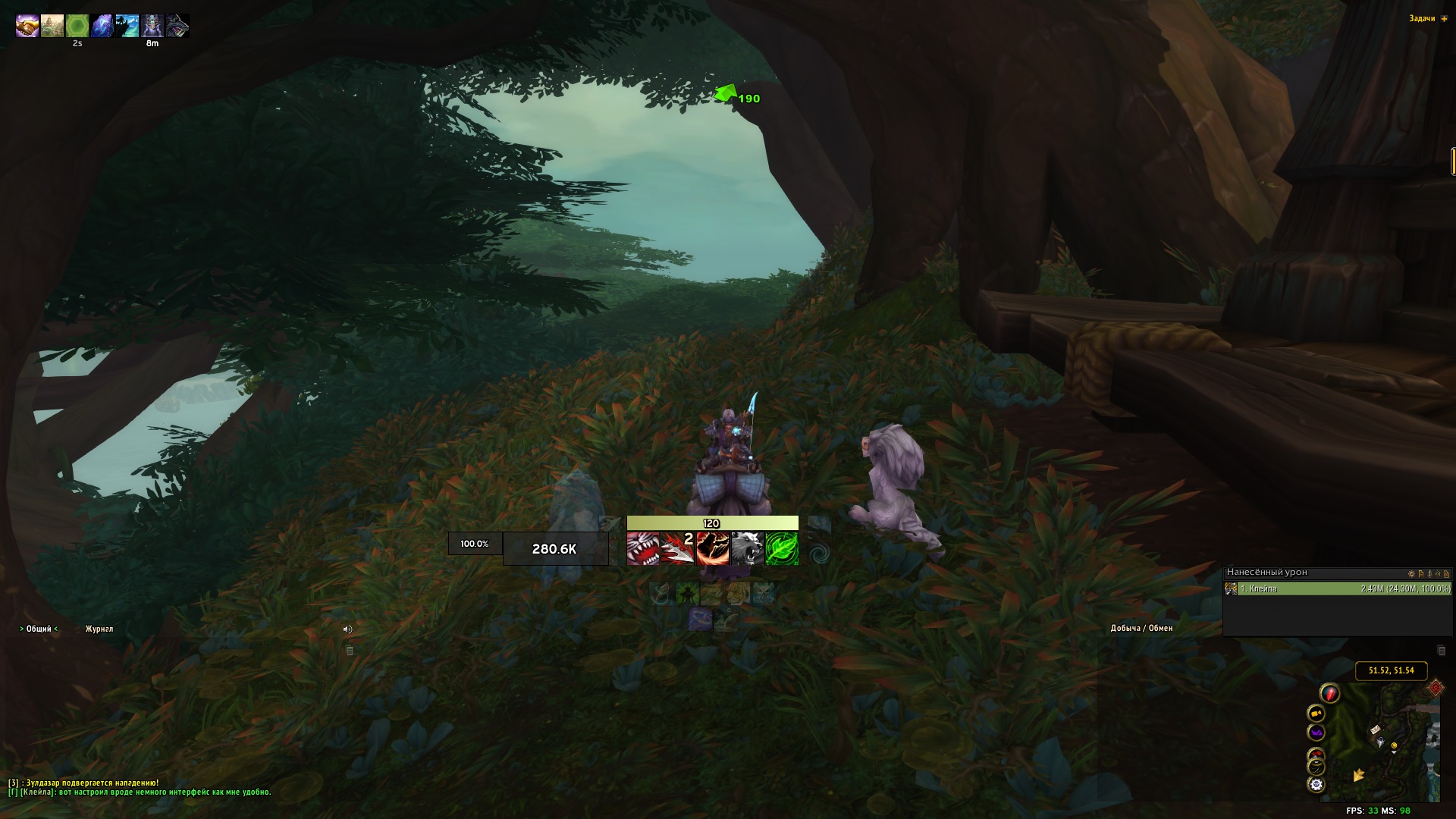Switch to the Добыча / Обмен tab
The image size is (1456, 819).
[x=1141, y=628]
